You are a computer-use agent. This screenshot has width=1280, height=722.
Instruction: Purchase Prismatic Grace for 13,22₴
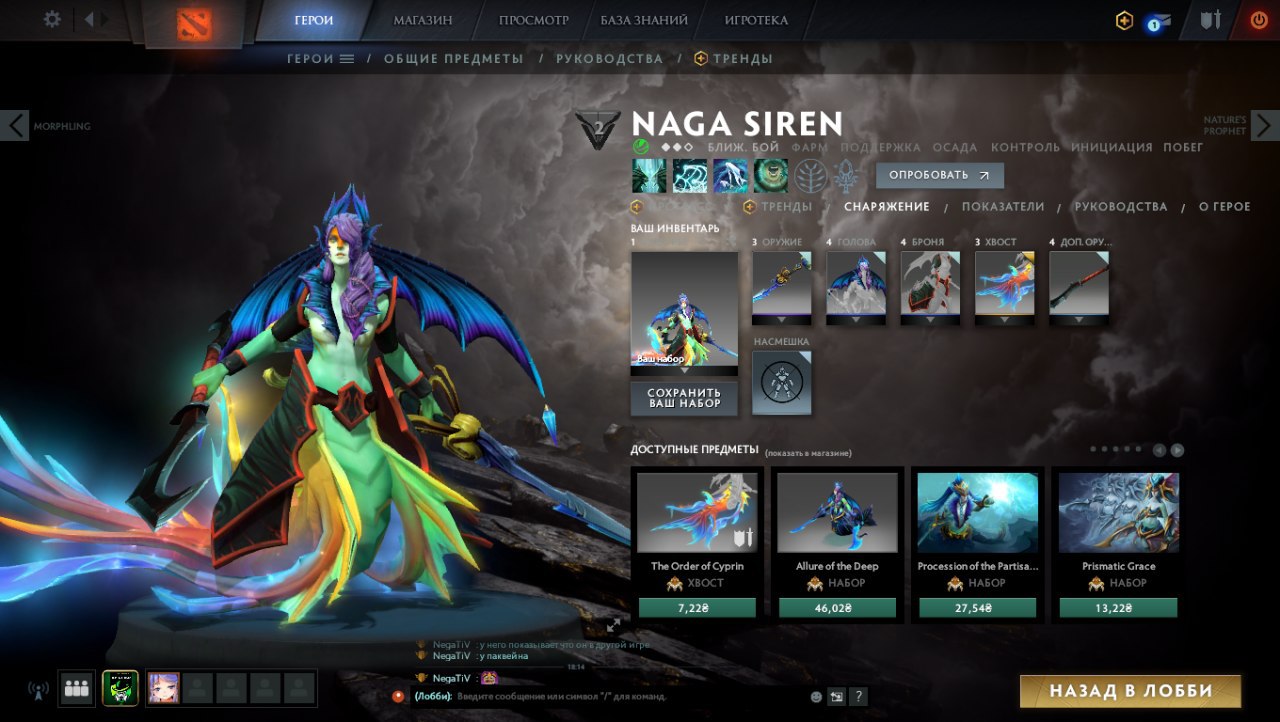tap(1118, 608)
